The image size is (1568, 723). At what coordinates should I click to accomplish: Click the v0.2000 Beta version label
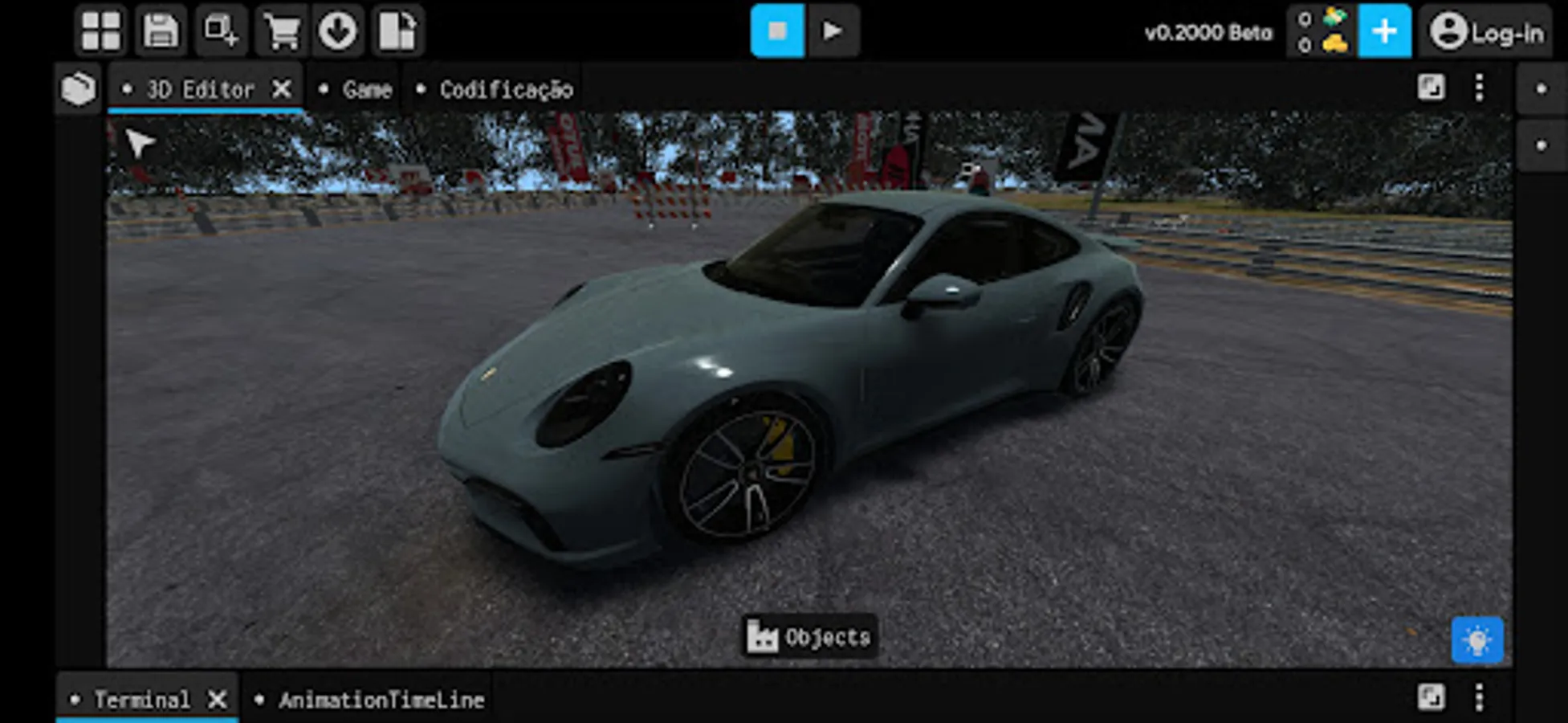(x=1209, y=33)
